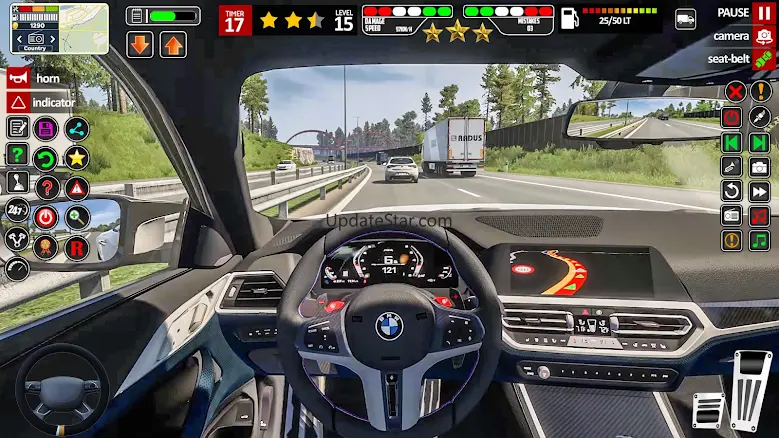This screenshot has width=779, height=438.
Task: Click the up arrow gear button
Action: (x=173, y=44)
